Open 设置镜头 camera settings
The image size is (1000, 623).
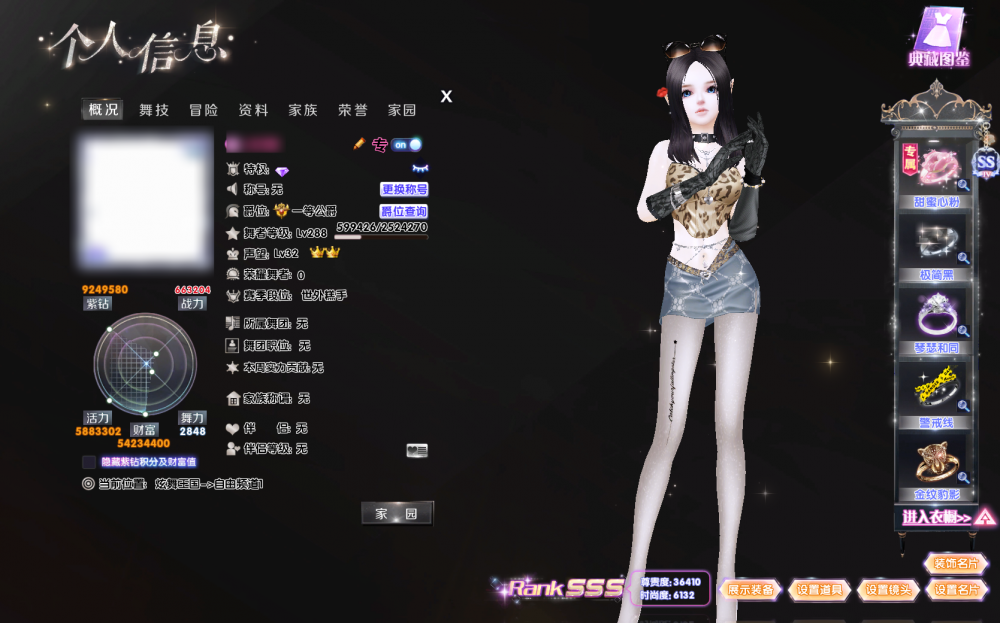point(888,590)
